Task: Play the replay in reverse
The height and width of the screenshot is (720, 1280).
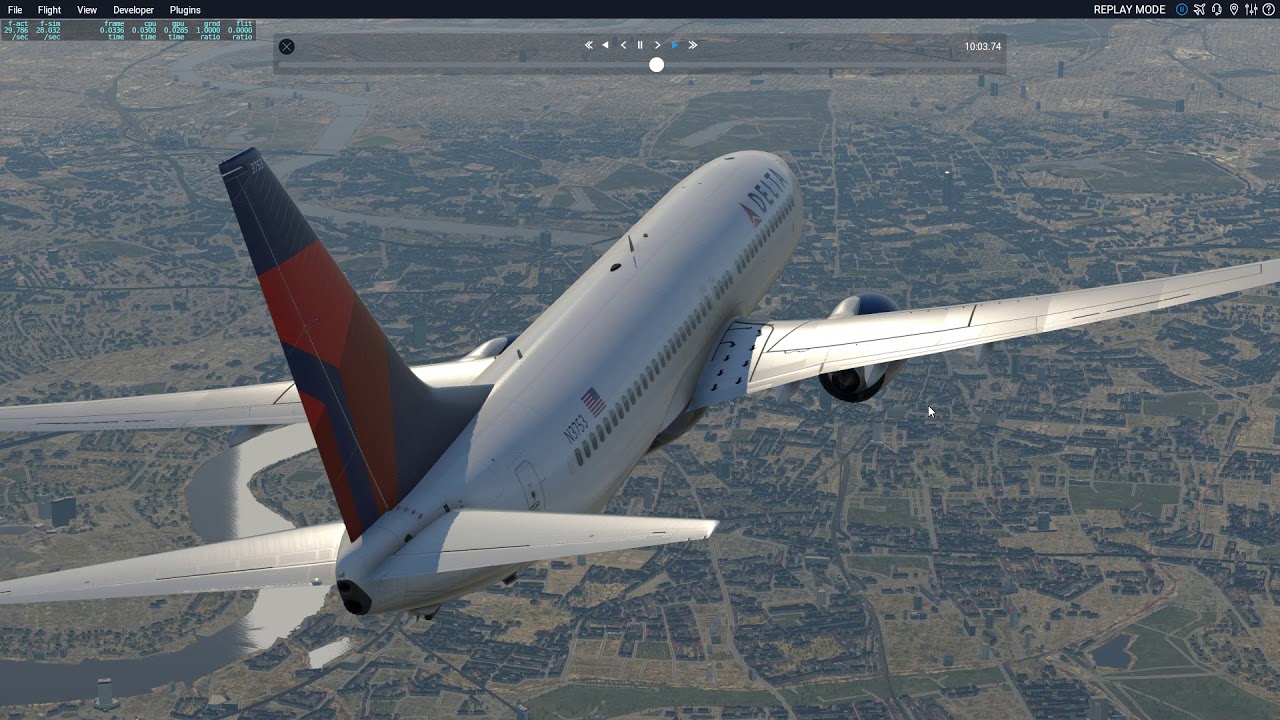Action: tap(605, 45)
